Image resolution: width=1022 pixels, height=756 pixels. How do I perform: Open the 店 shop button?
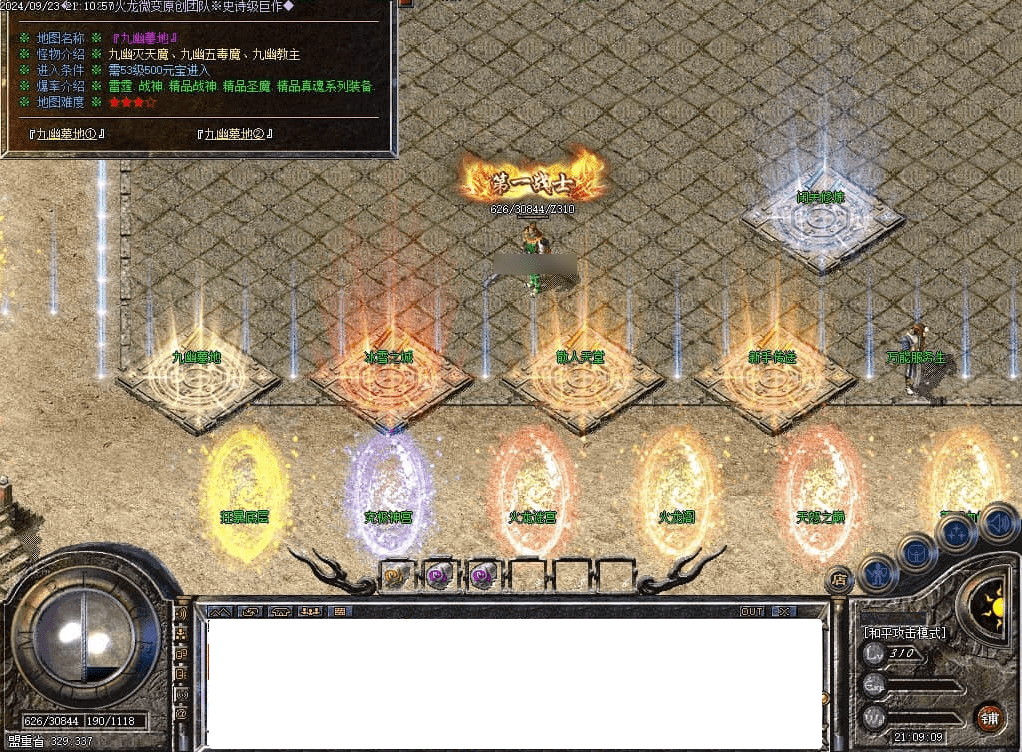(x=839, y=578)
